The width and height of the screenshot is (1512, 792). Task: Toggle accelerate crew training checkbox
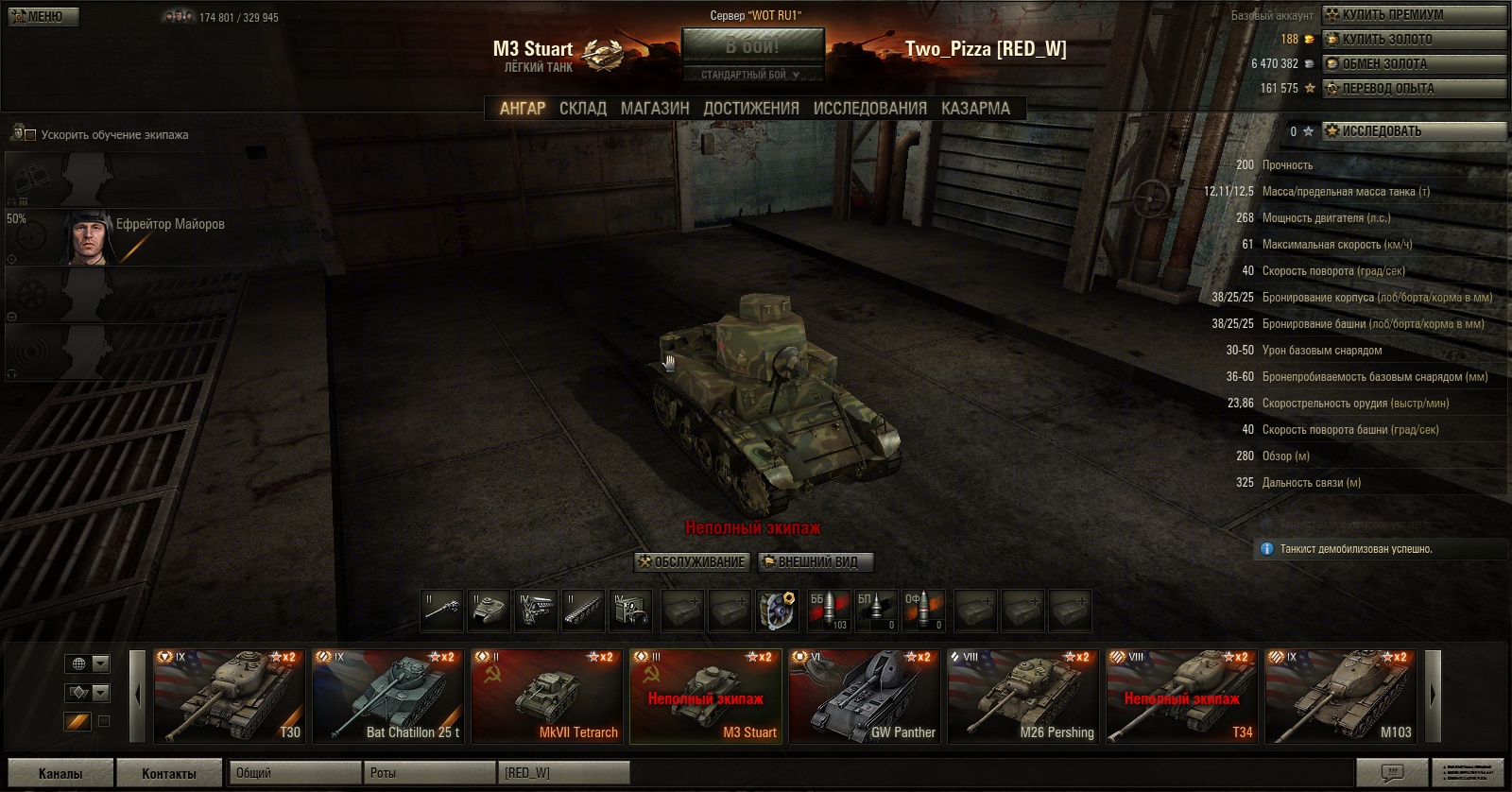(30, 135)
